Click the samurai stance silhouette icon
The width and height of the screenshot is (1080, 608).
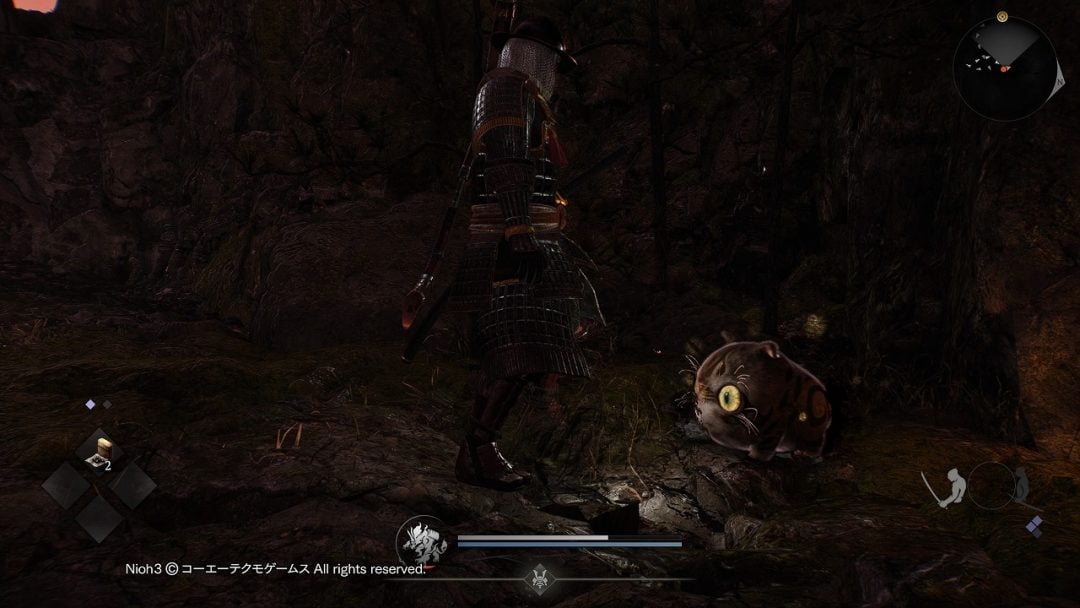(947, 487)
